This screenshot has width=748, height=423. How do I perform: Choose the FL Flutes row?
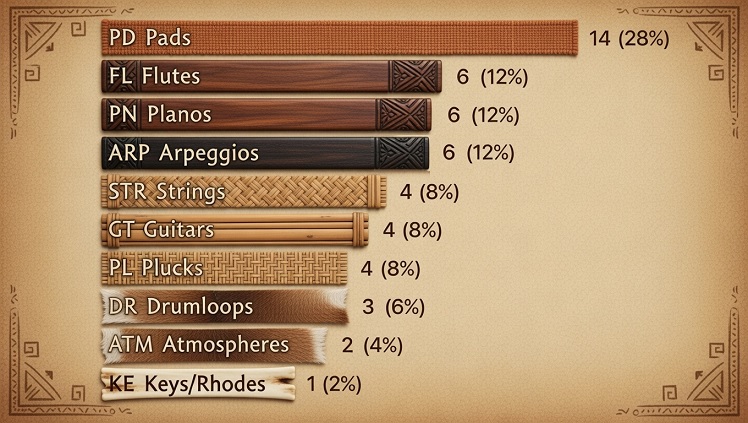pyautogui.click(x=270, y=77)
